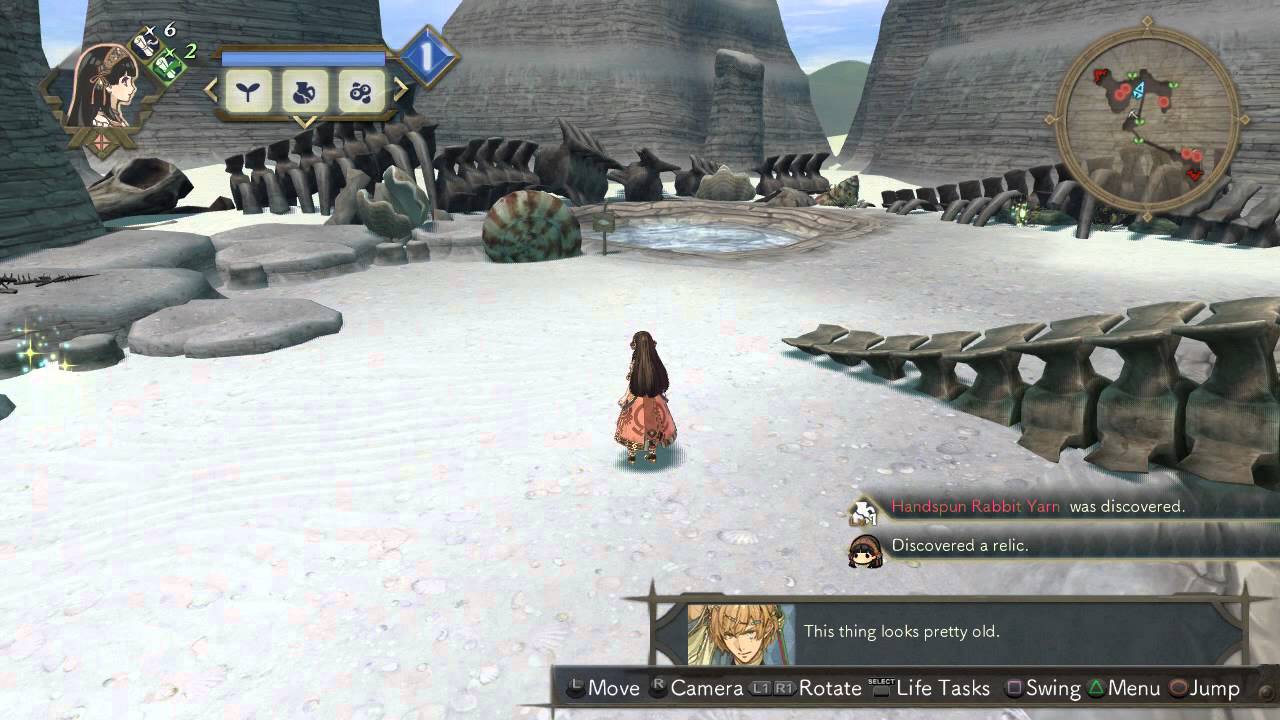Select the cluster of bubbles icon
The height and width of the screenshot is (720, 1280).
coord(360,93)
